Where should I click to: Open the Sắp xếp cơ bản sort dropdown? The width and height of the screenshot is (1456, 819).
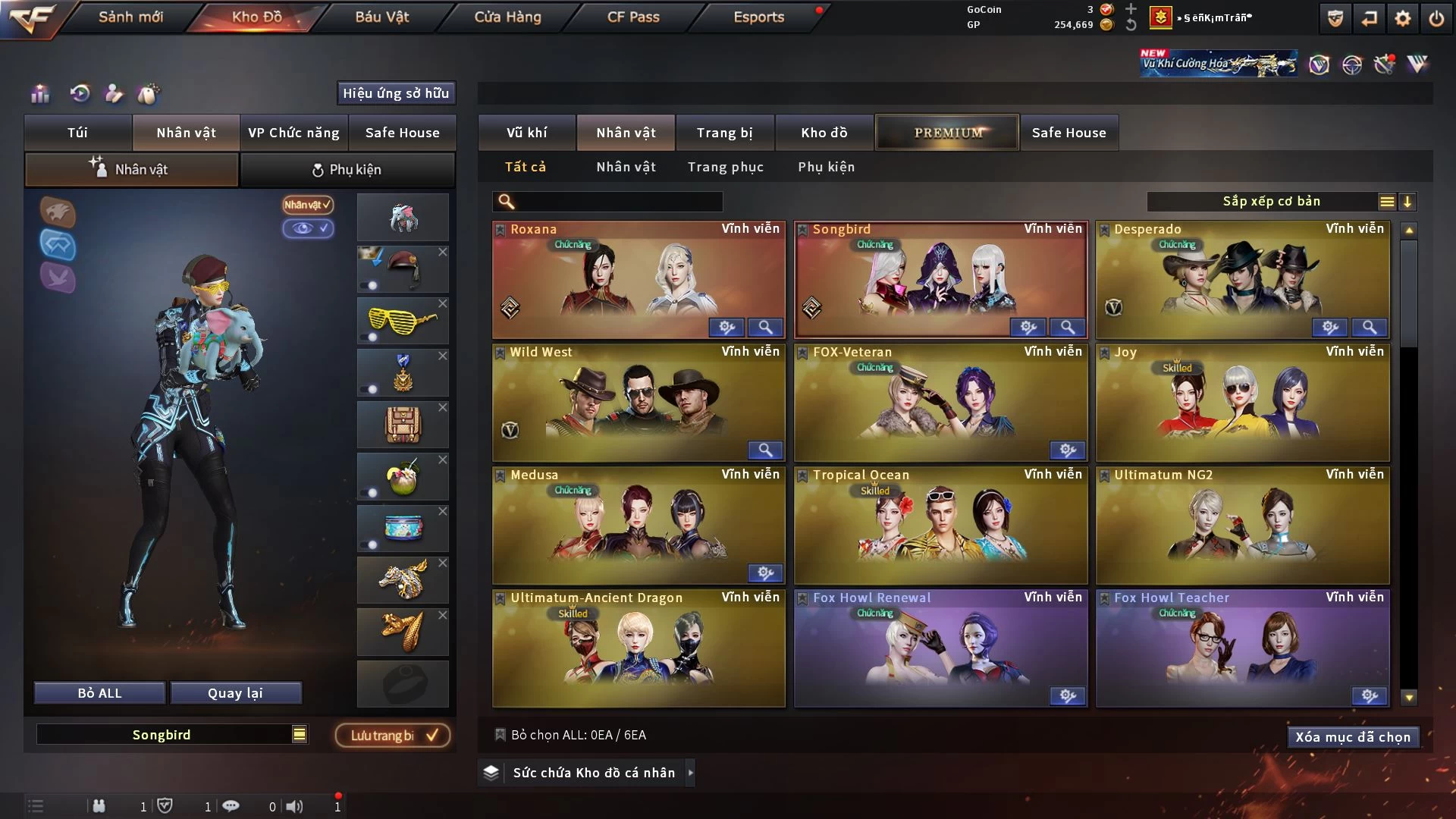click(x=1271, y=201)
